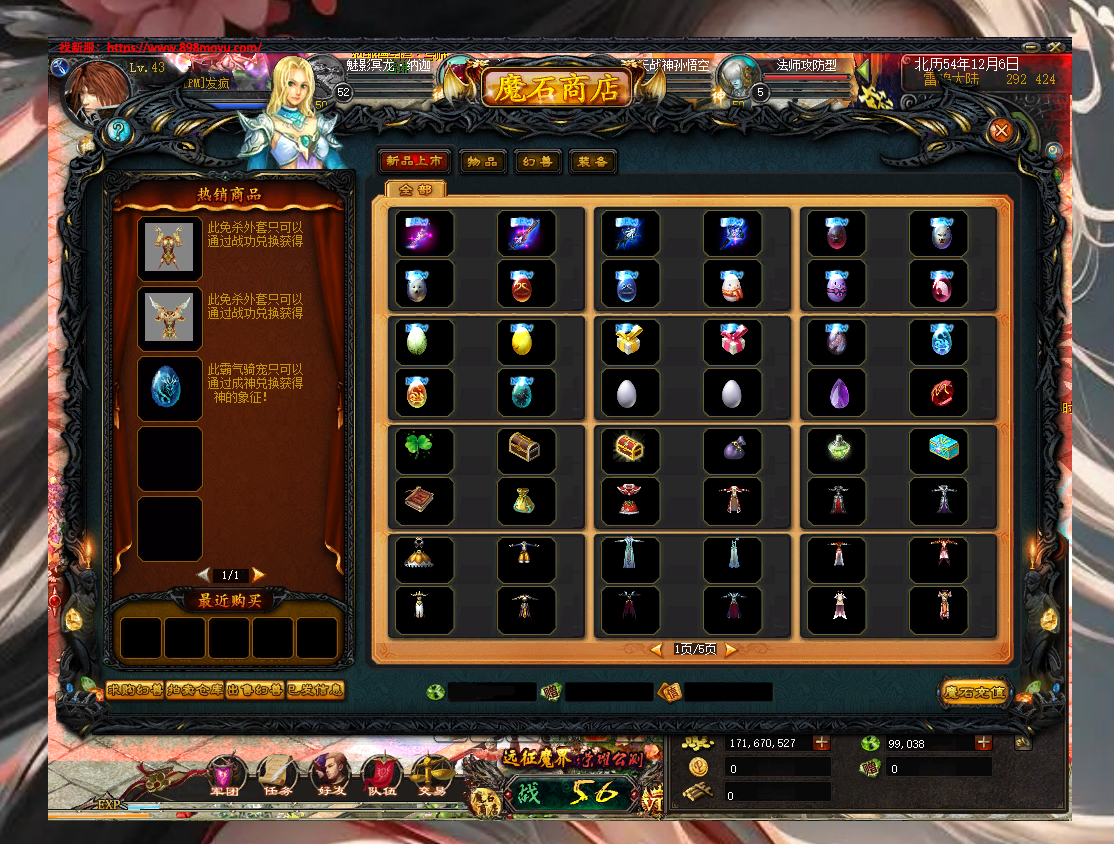Screen dimensions: 1114x844
Task: Choose the 全部 sub-category tab
Action: [415, 189]
